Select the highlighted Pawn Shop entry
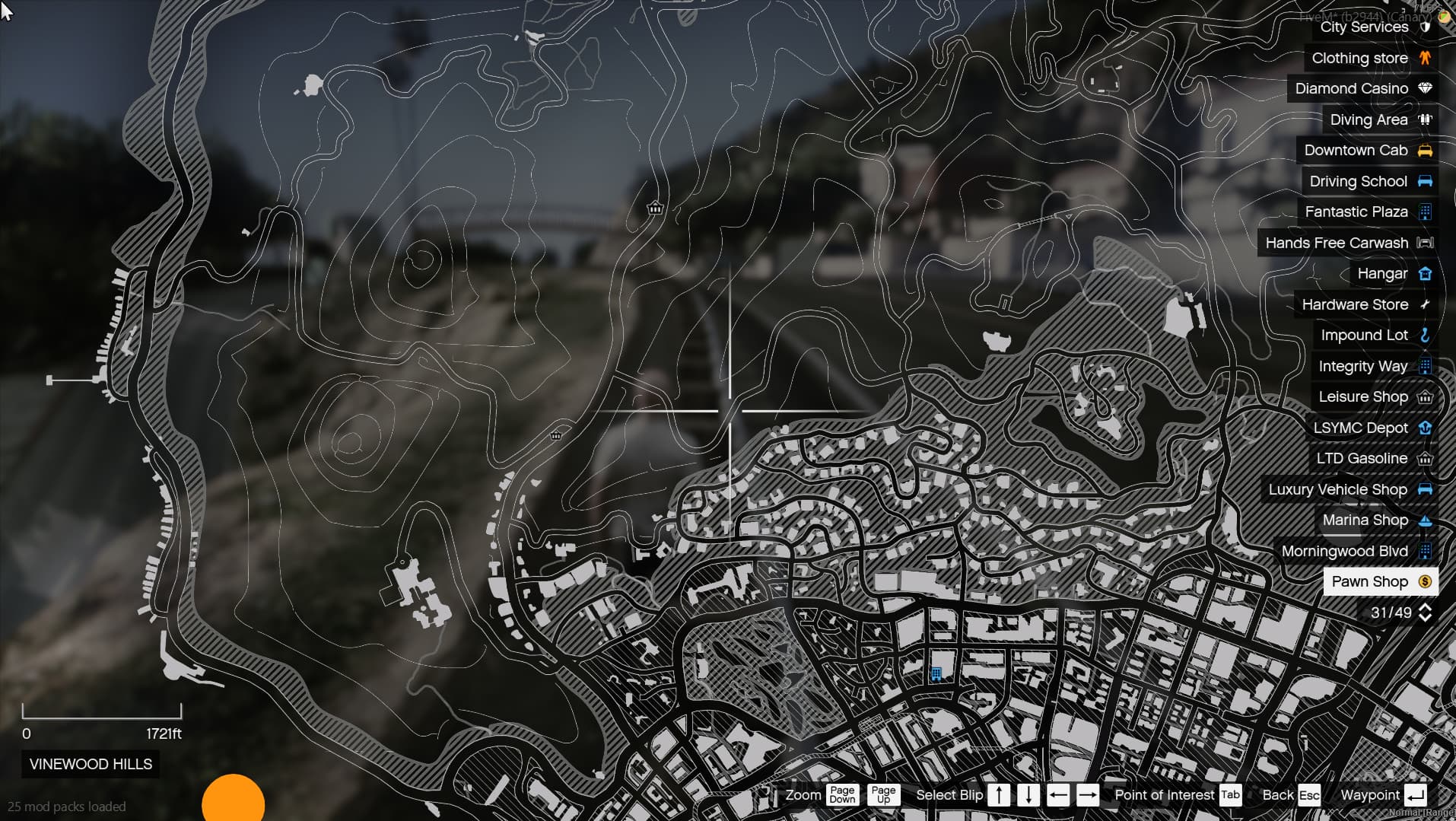 pyautogui.click(x=1369, y=581)
